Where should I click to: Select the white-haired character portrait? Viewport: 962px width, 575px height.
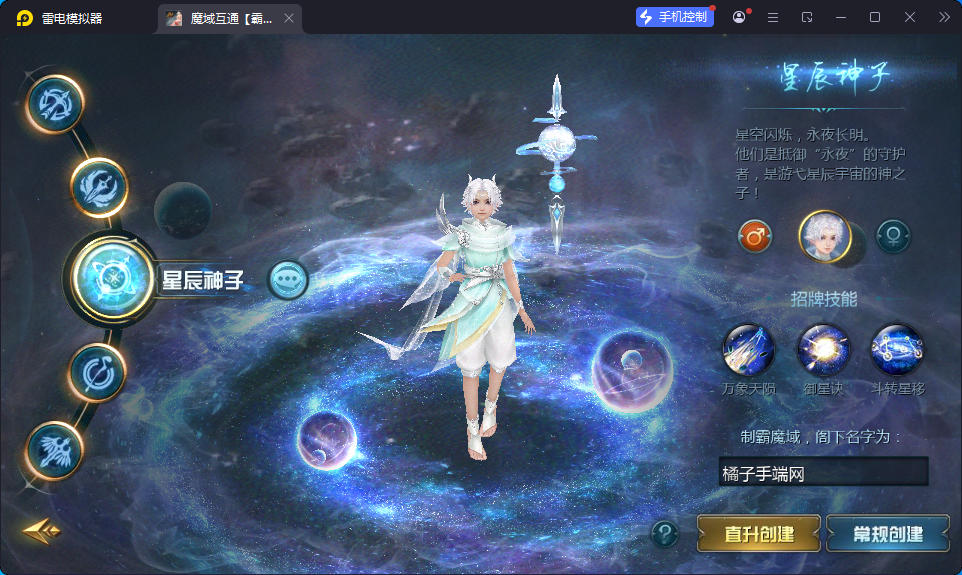(x=824, y=237)
